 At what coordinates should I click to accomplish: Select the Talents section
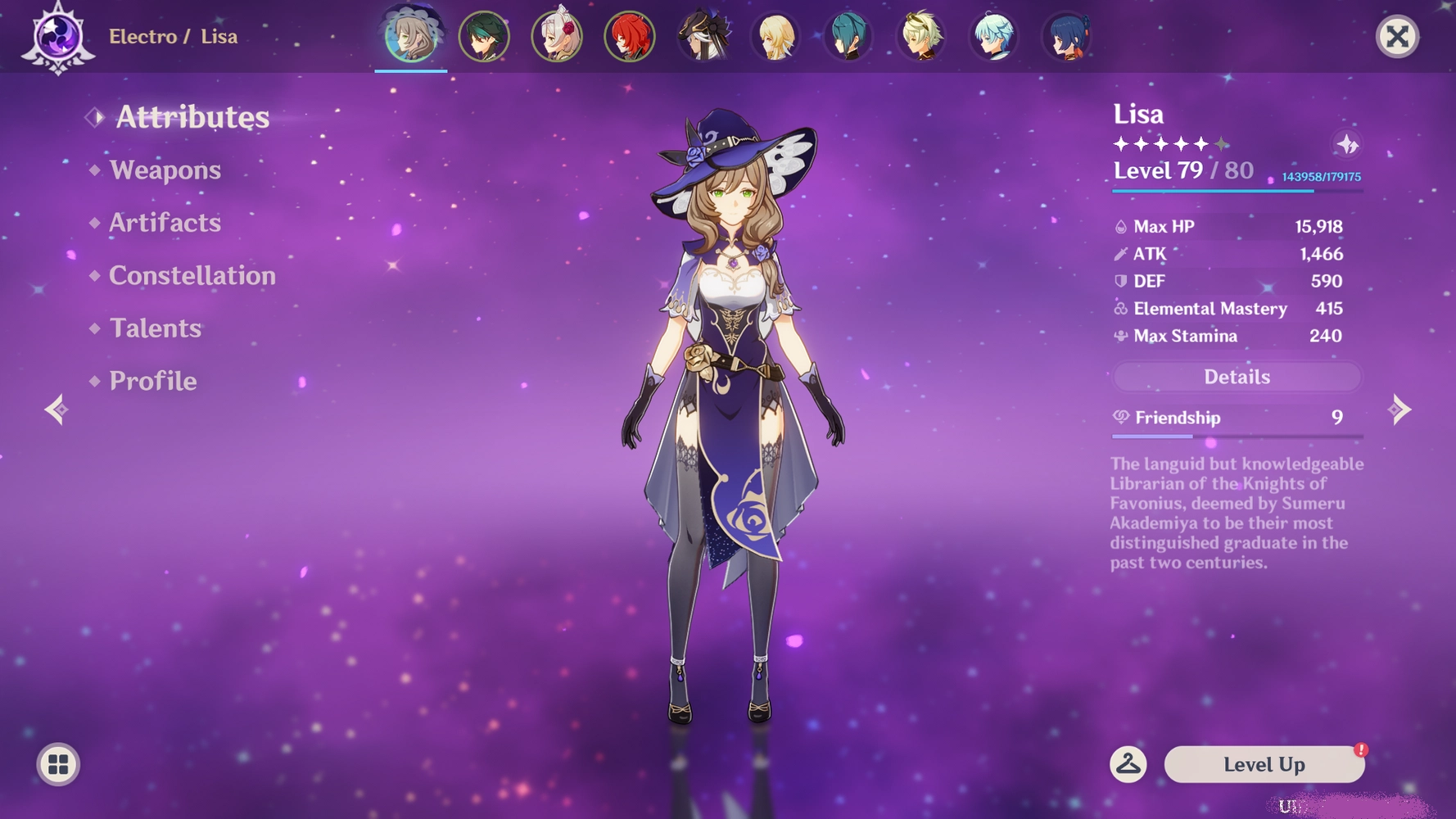154,328
